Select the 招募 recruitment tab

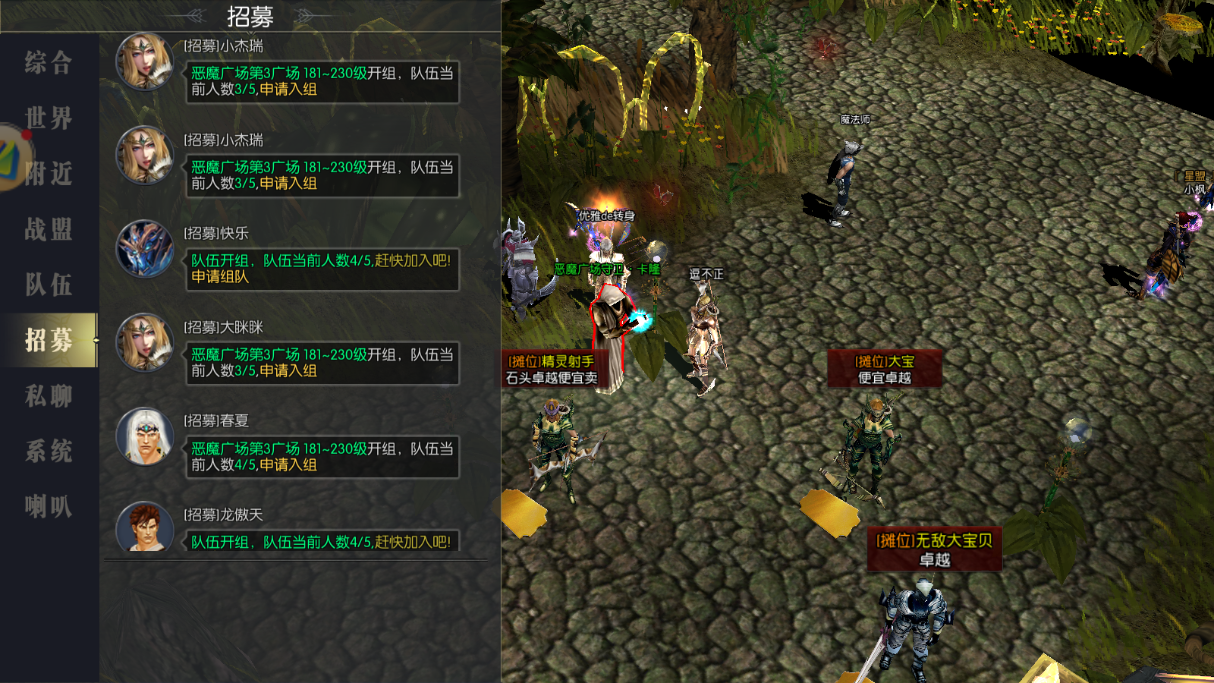pyautogui.click(x=49, y=340)
